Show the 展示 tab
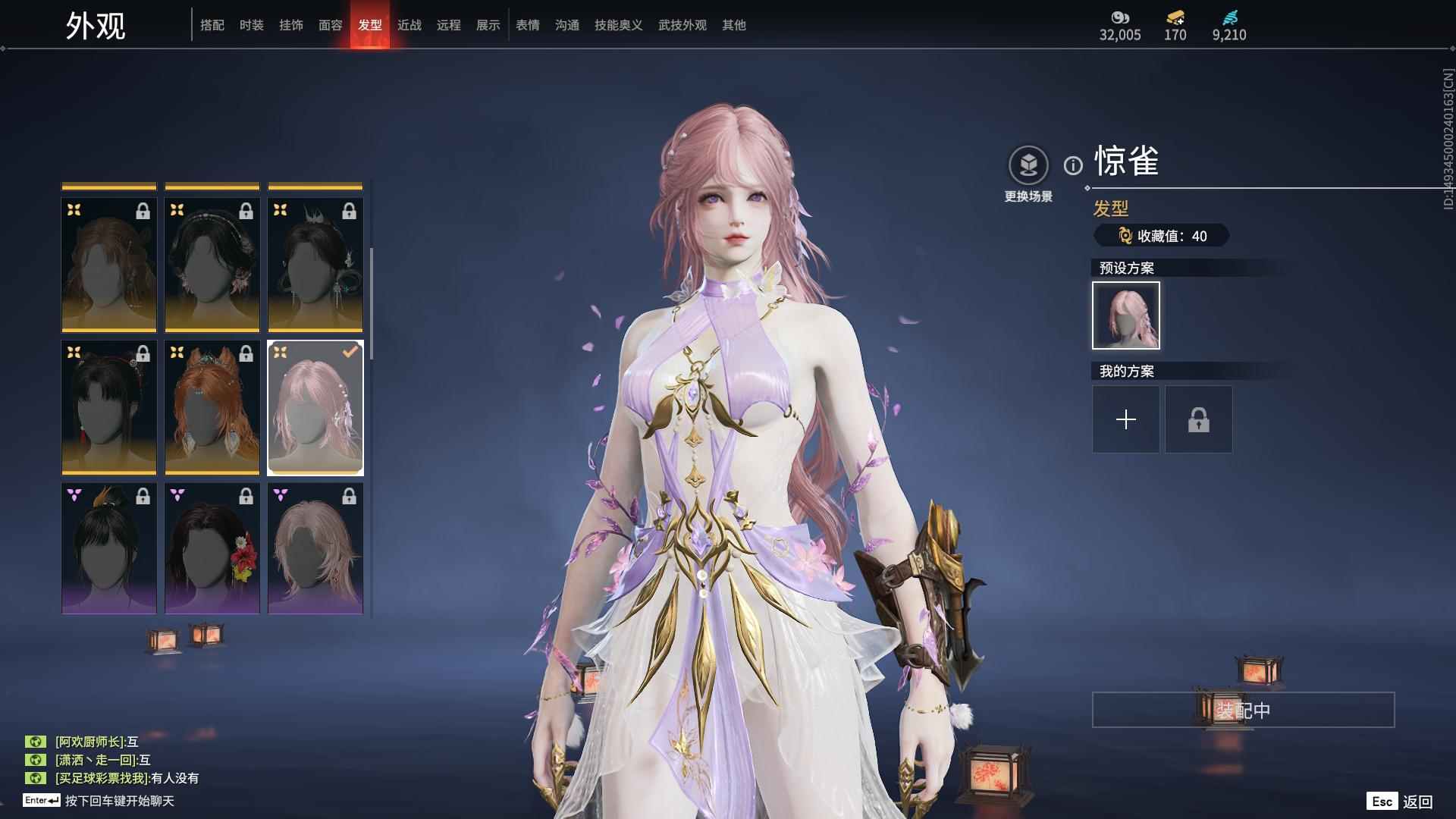This screenshot has width=1456, height=819. 488,25
